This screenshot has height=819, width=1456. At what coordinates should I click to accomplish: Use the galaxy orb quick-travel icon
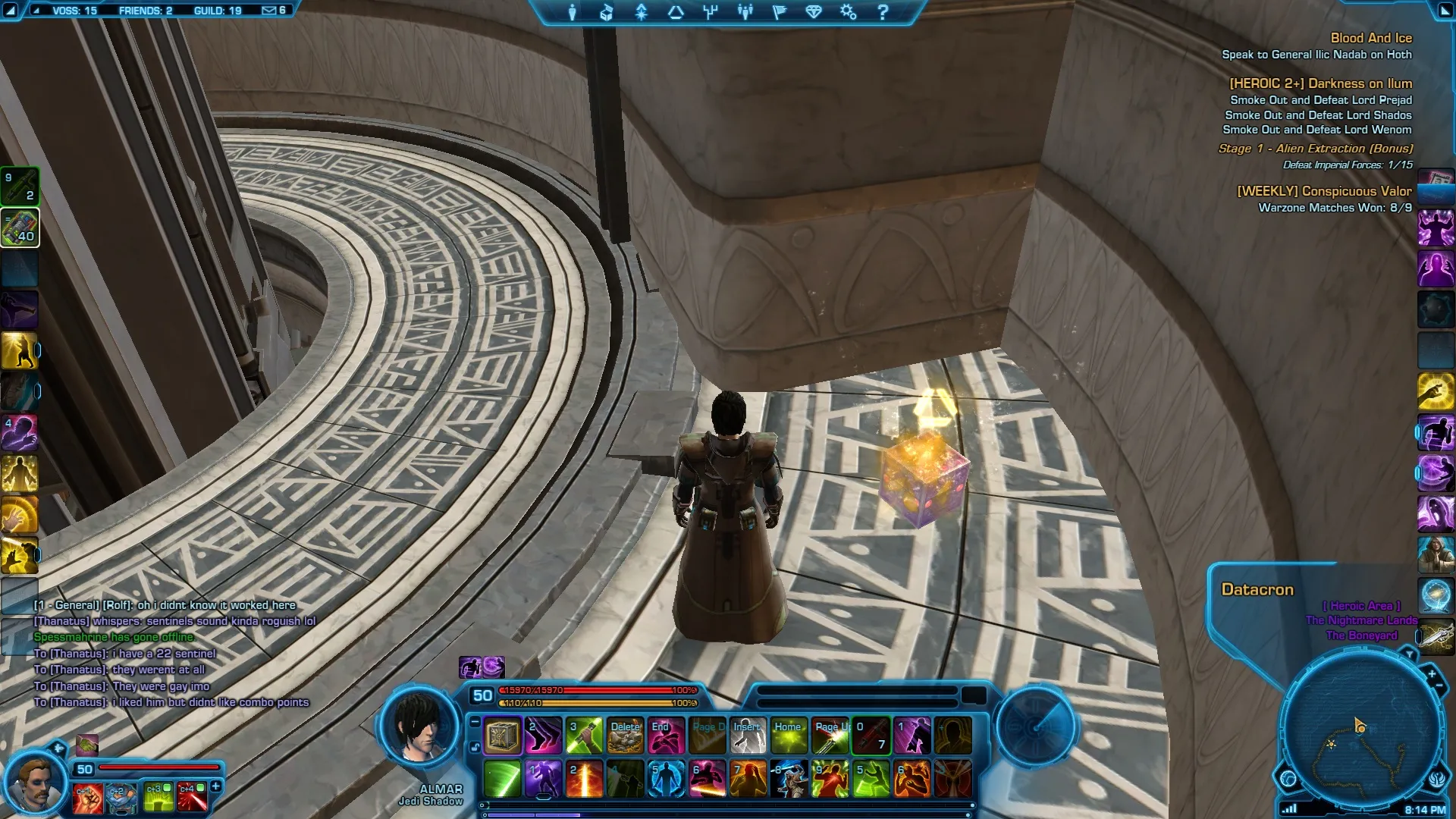pos(1436,595)
